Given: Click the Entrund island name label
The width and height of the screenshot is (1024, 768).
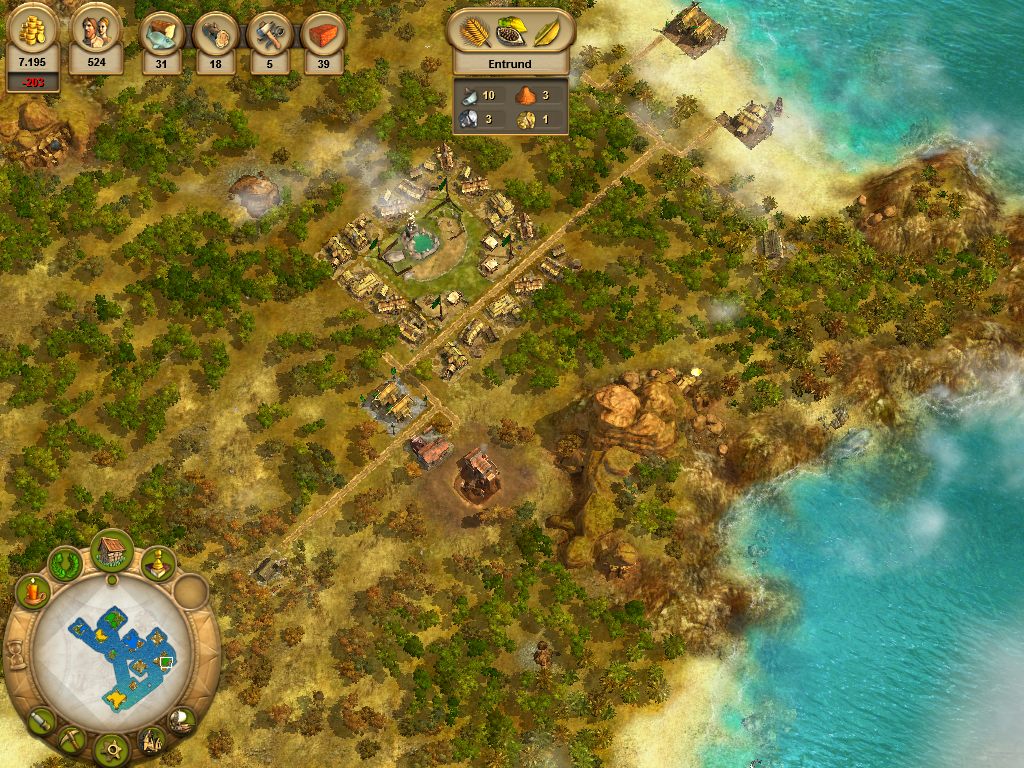Looking at the screenshot, I should [510, 64].
